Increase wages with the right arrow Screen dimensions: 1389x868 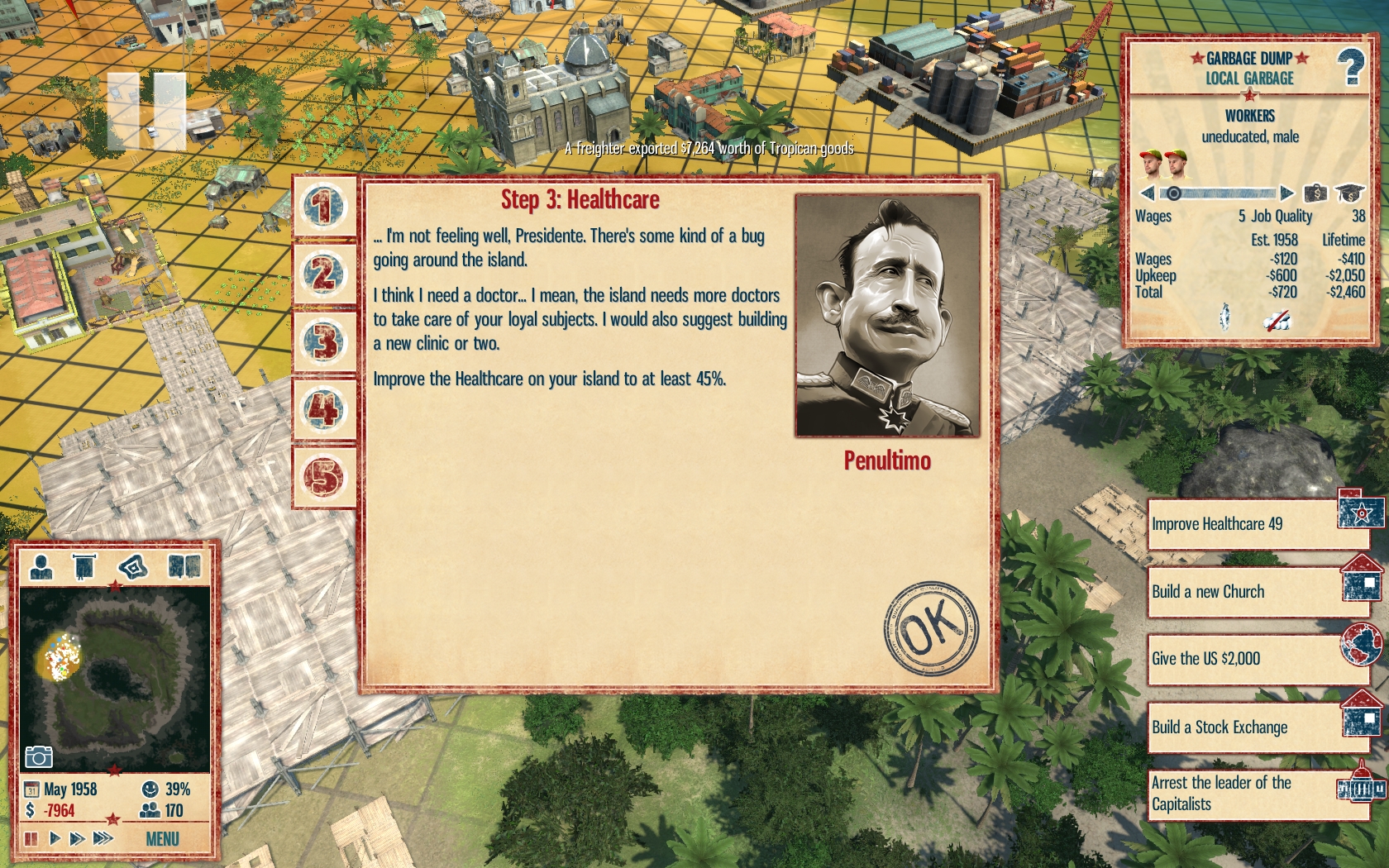[1286, 193]
